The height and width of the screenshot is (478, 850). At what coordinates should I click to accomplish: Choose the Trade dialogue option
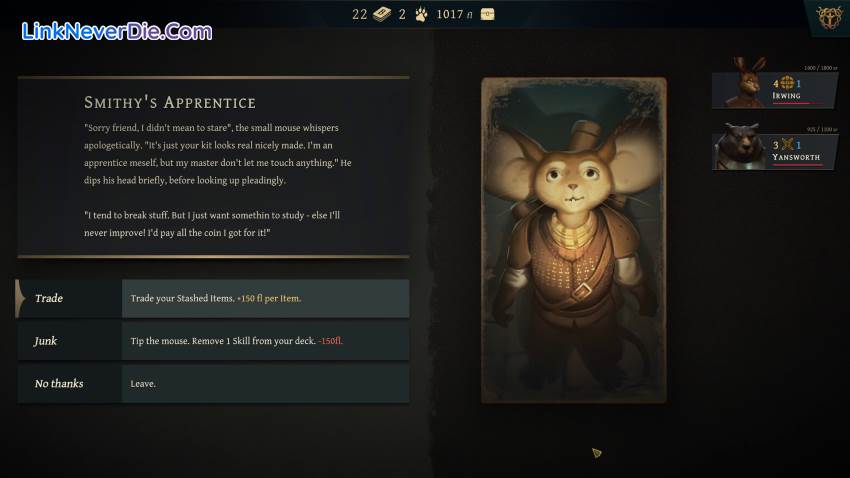point(212,298)
